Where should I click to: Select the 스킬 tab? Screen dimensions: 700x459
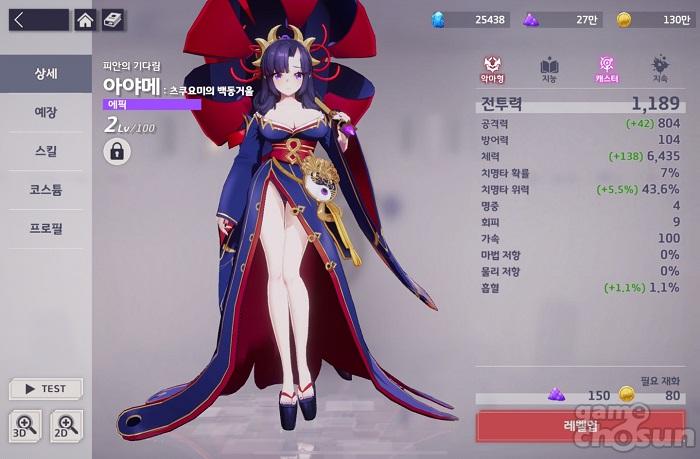44,152
